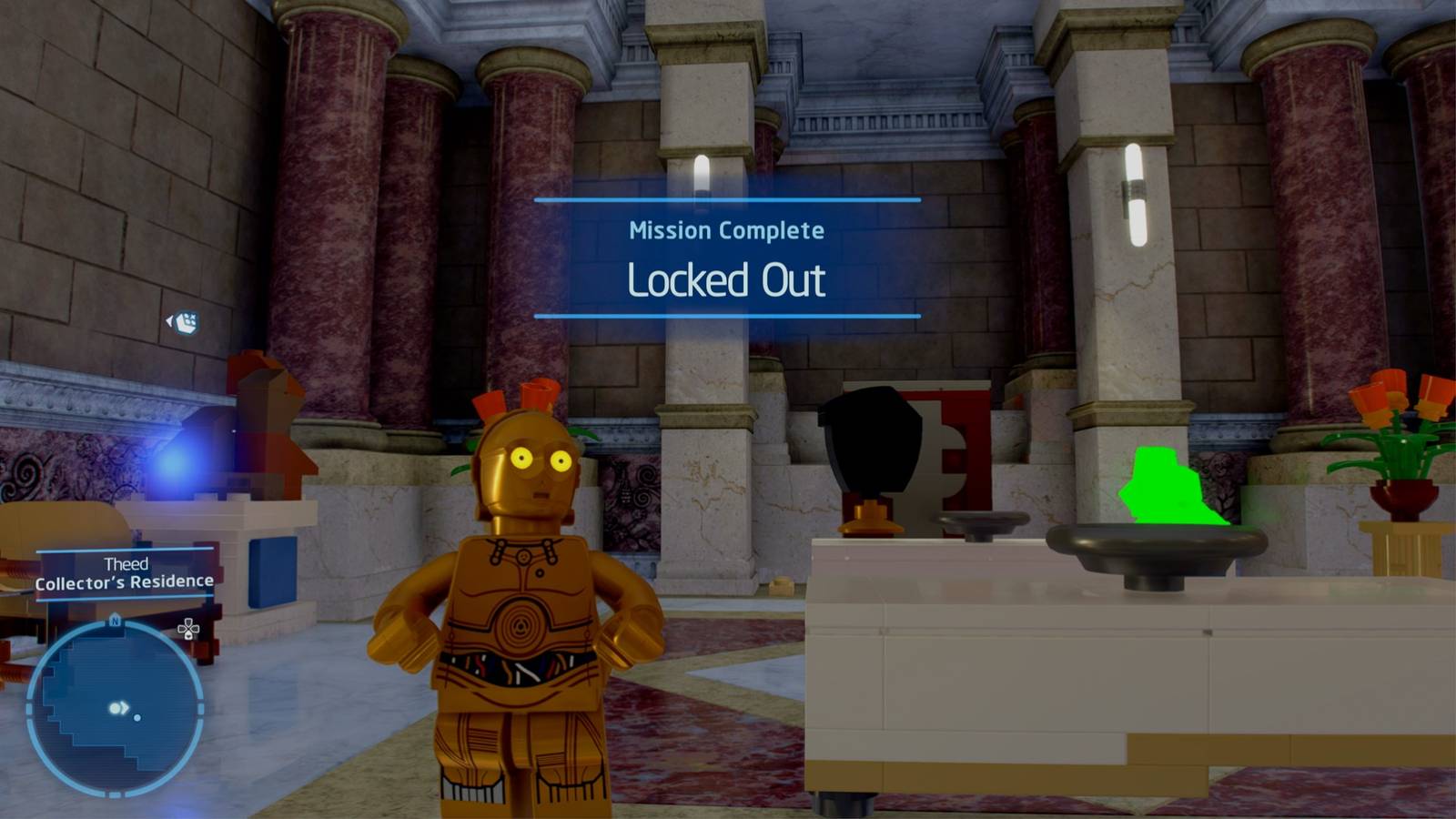The image size is (1456, 819).
Task: Click the blue divider line above Mission Complete
Action: point(727,199)
